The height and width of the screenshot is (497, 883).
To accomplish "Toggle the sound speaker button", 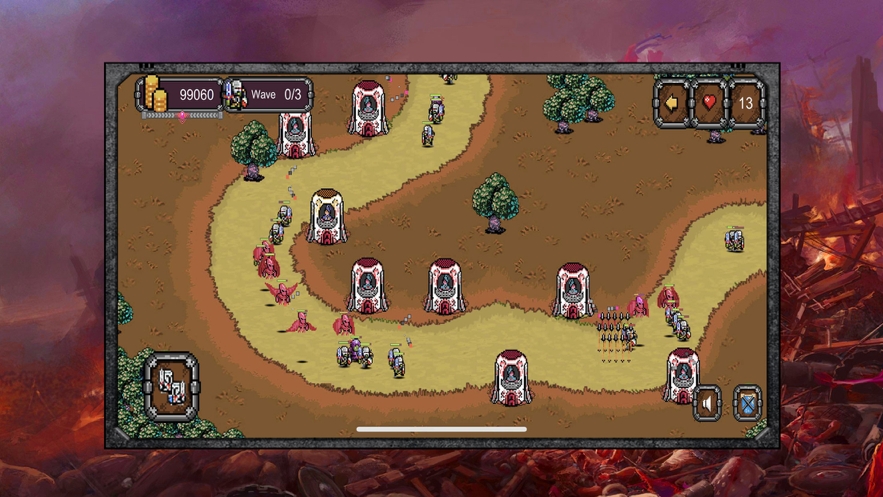I will 707,403.
